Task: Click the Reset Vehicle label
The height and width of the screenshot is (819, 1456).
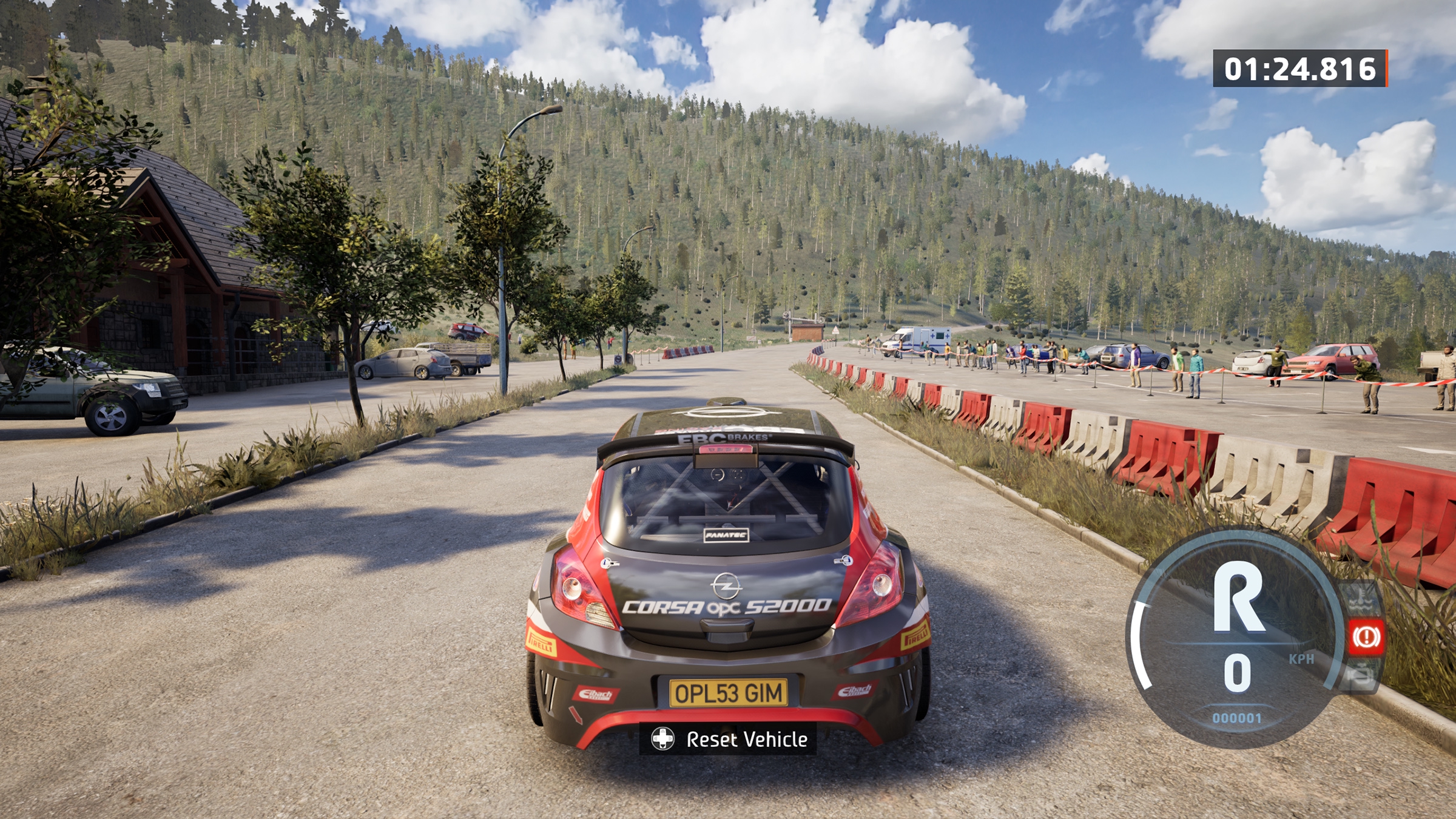Action: pos(746,739)
